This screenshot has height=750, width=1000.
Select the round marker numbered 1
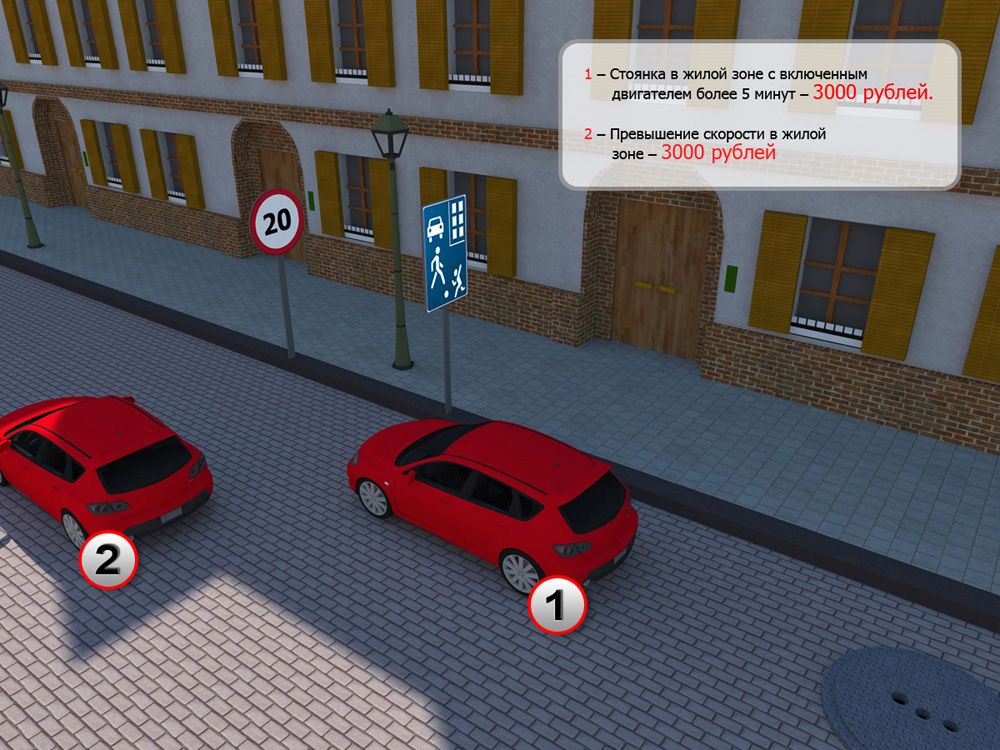click(556, 605)
